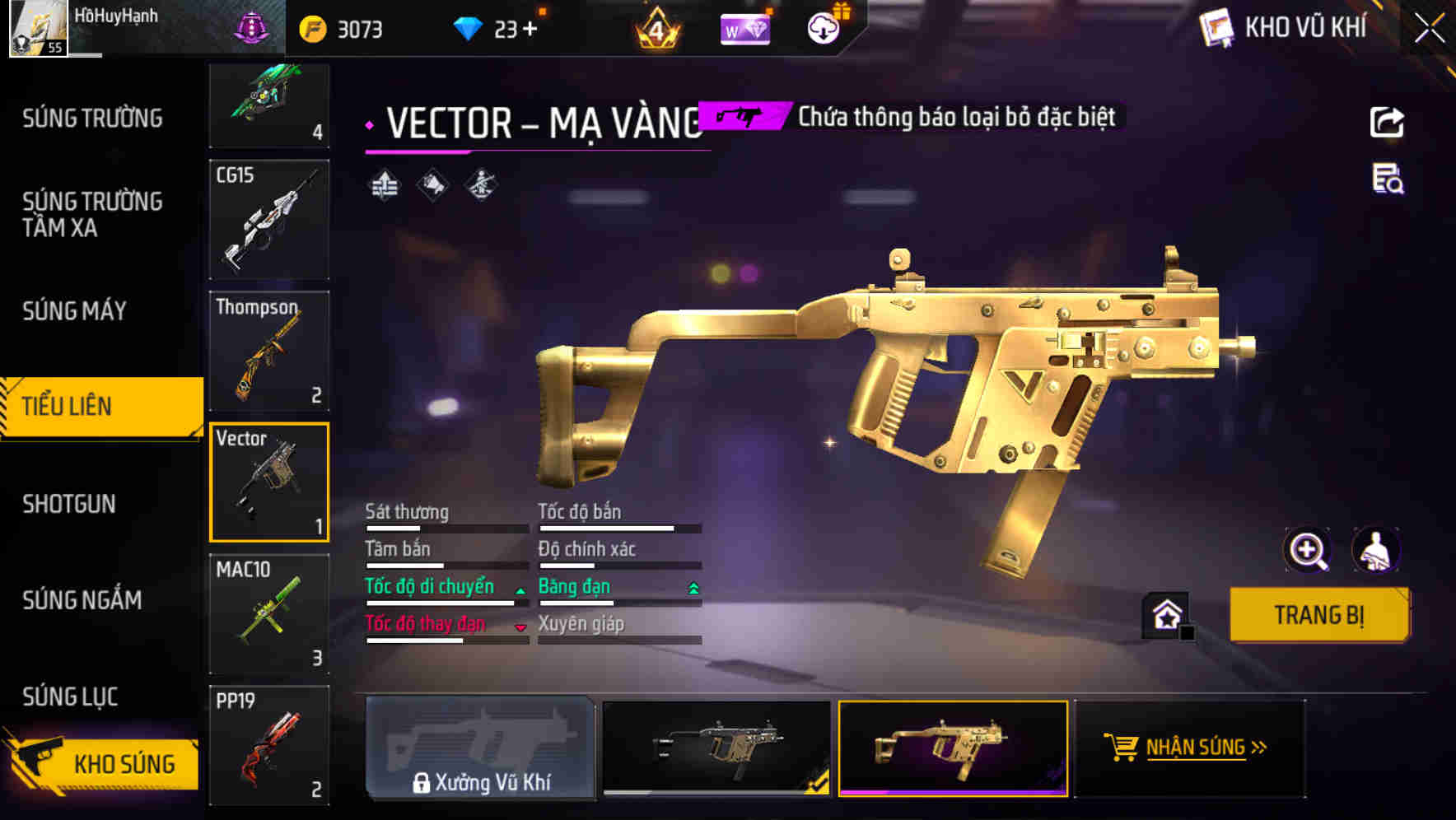Select the Thompson skin thumbnail
The image size is (1456, 820).
tap(269, 351)
